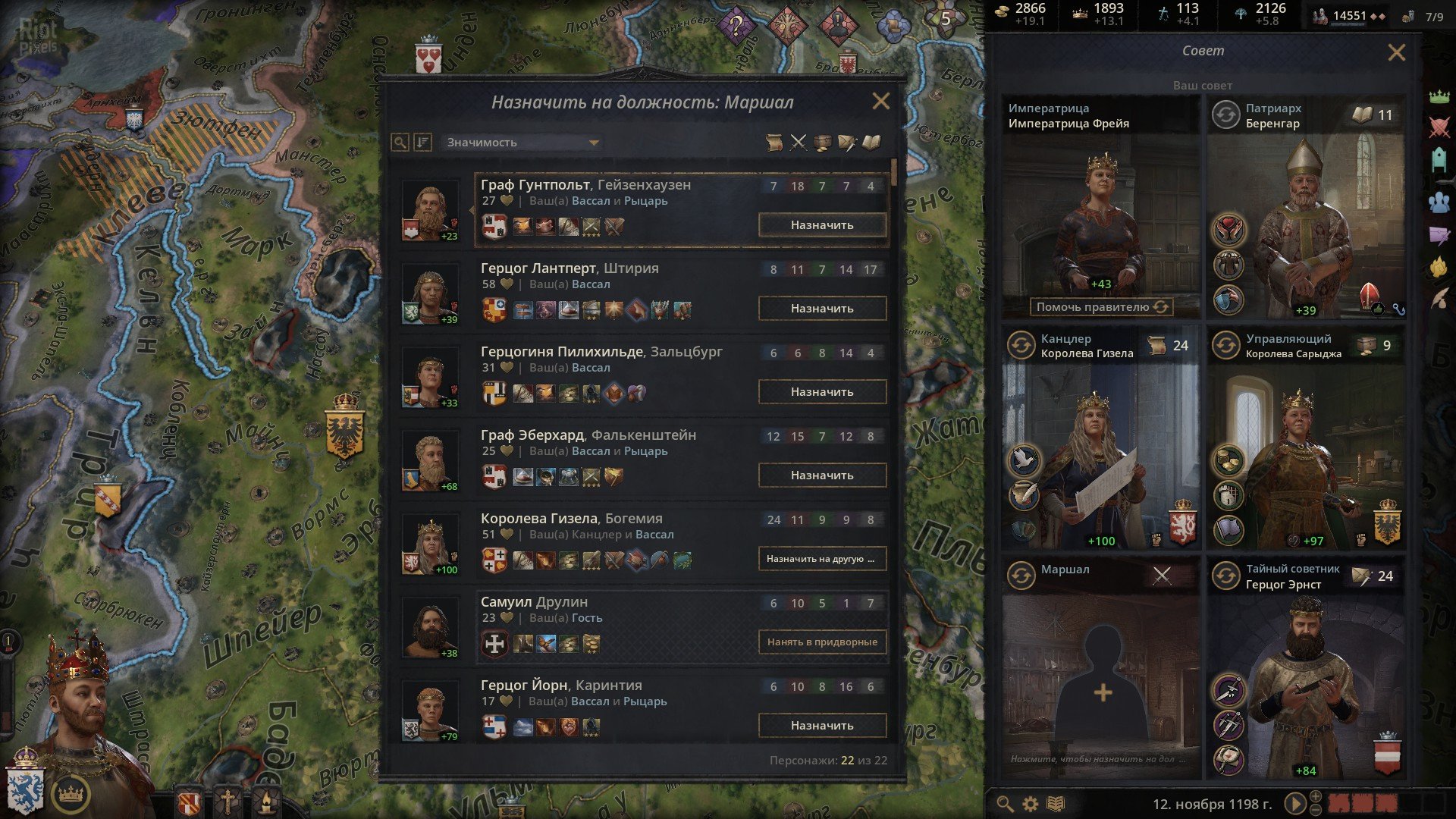The width and height of the screenshot is (1456, 819).
Task: Open the sort order dropdown
Action: coord(522,143)
